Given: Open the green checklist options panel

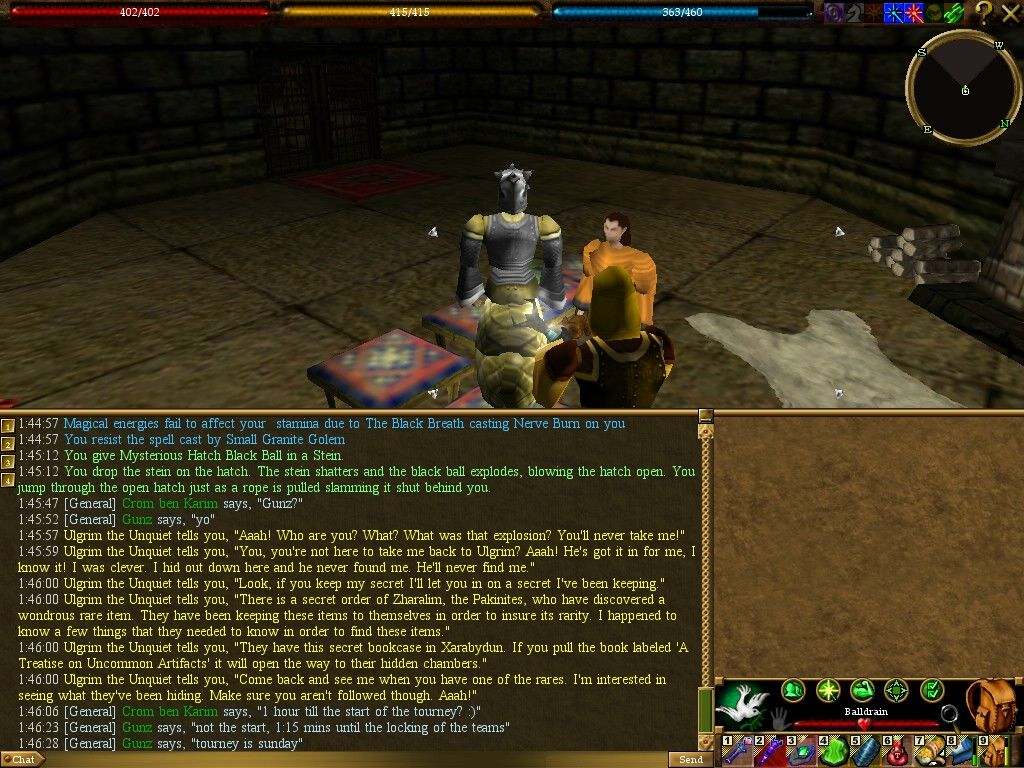Looking at the screenshot, I should pos(931,690).
